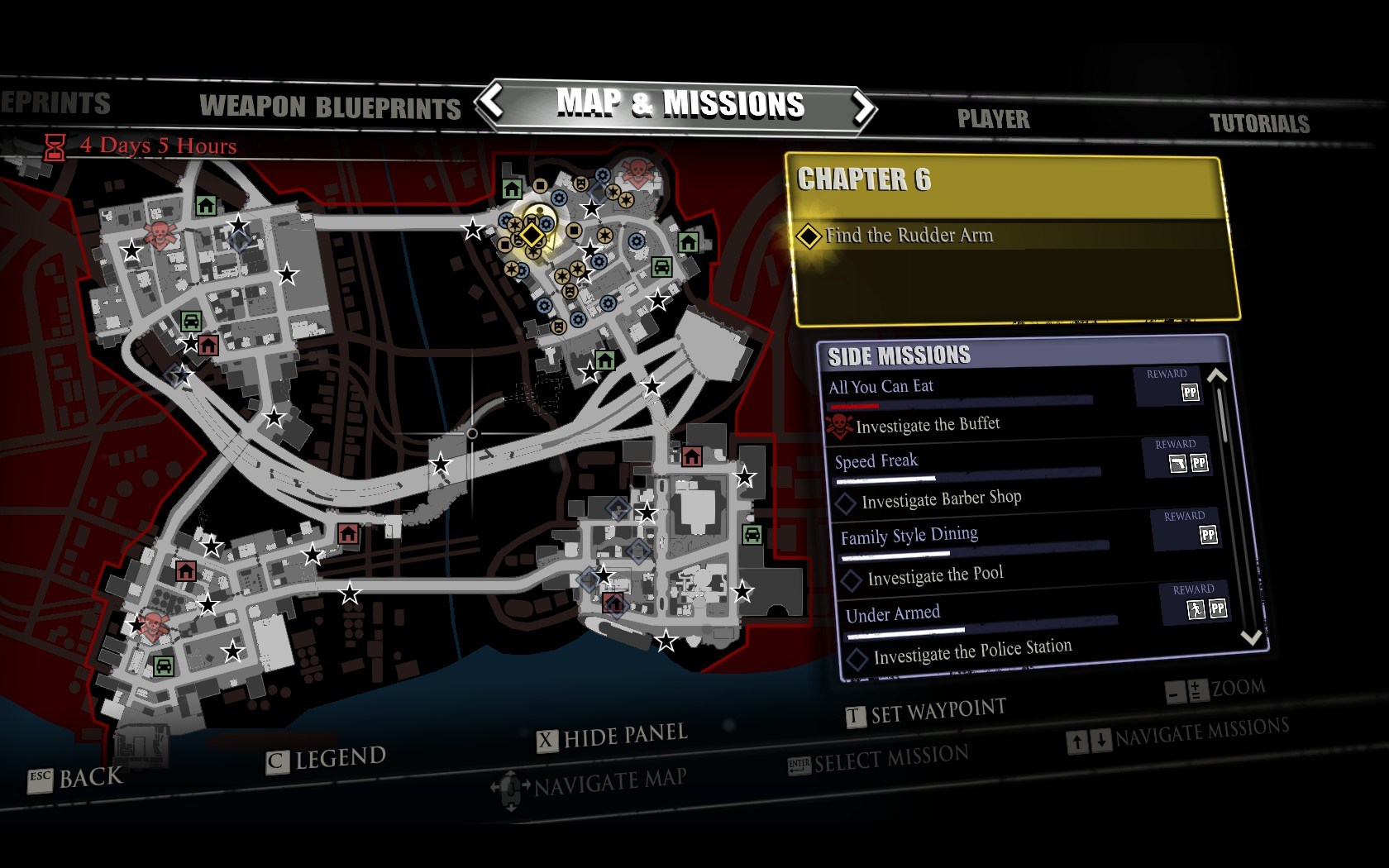Screen dimensions: 1389x868
Task: Open the Weapon Blueprints tab
Action: [329, 107]
